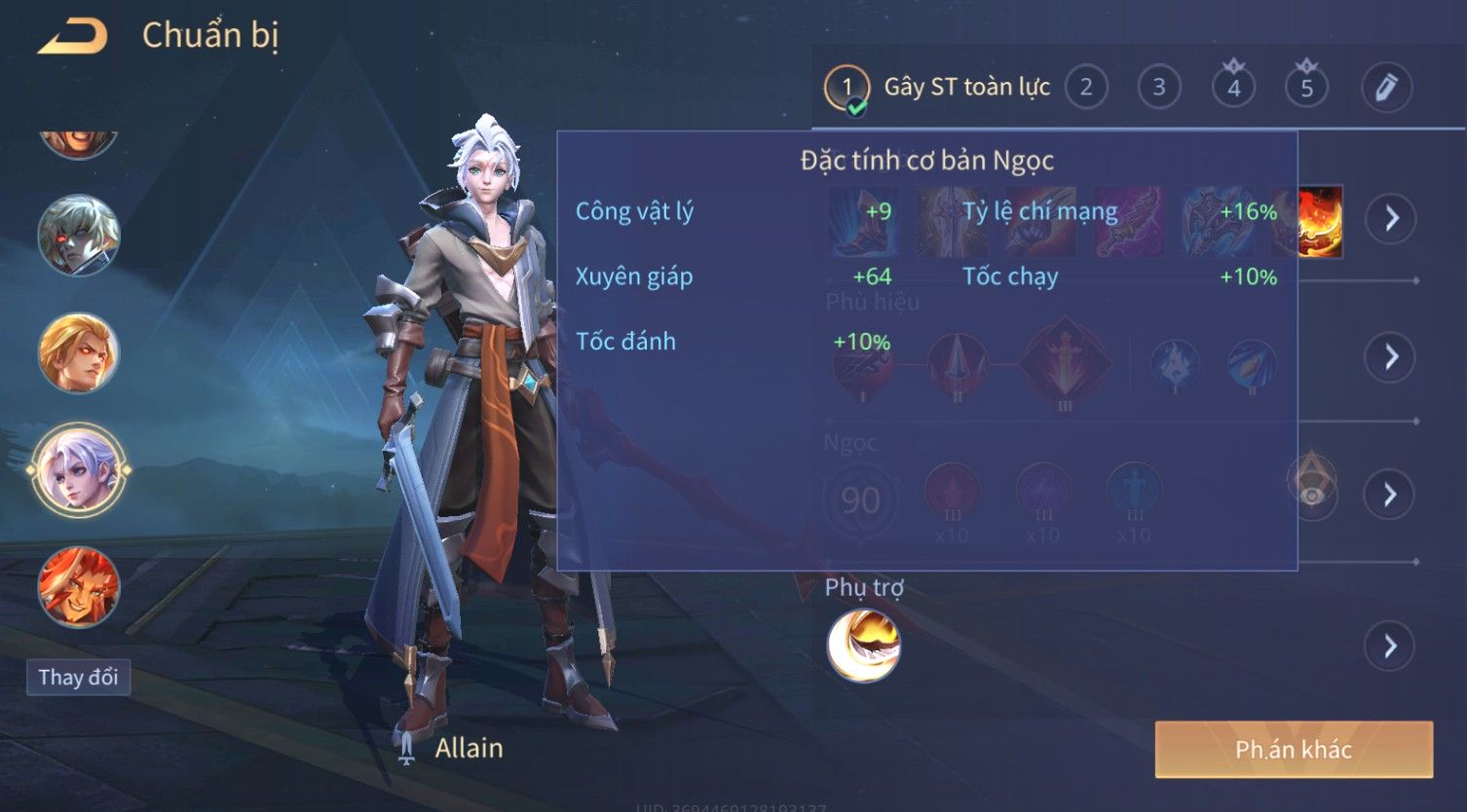This screenshot has width=1467, height=812.
Task: Expand the Phù hiệu badge section
Action: pyautogui.click(x=1390, y=357)
